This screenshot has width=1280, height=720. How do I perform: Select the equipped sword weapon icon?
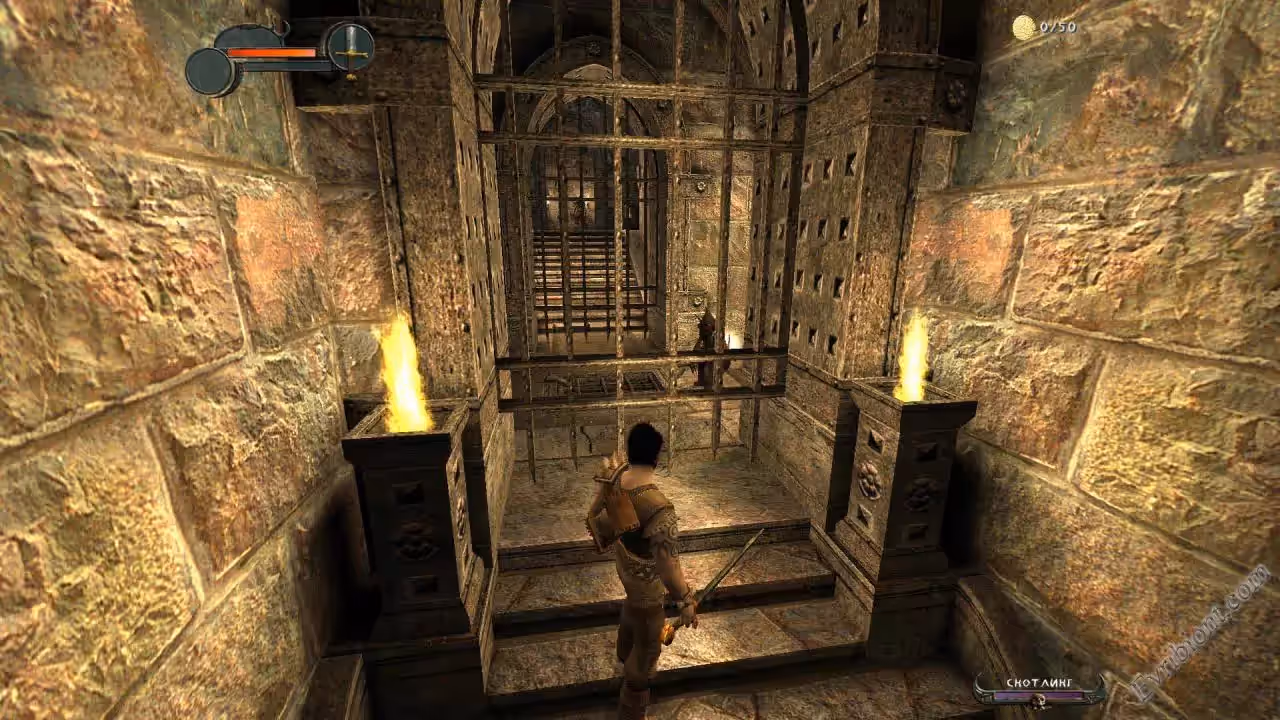tap(351, 46)
